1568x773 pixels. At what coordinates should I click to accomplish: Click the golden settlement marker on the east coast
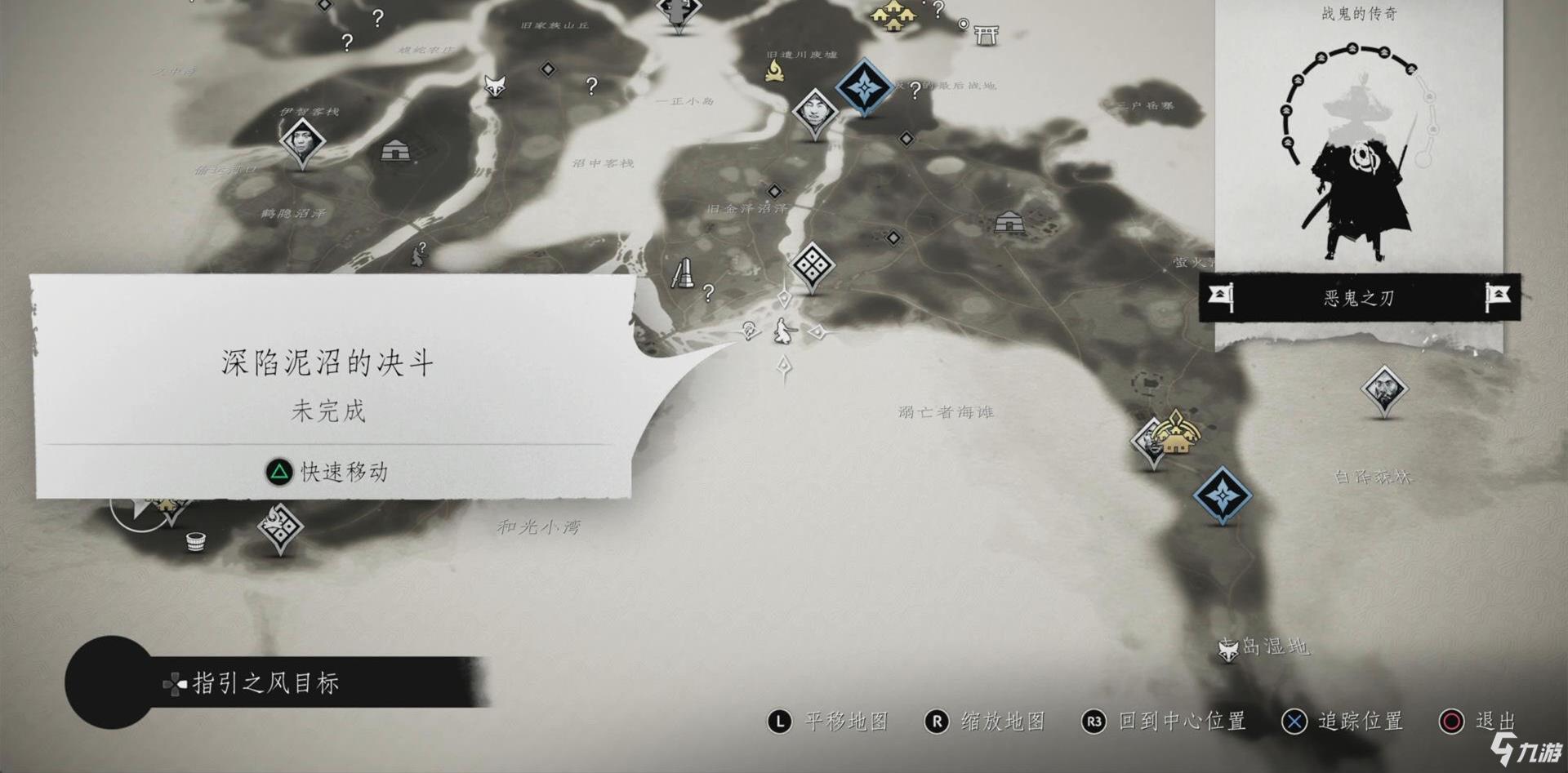(x=1176, y=433)
